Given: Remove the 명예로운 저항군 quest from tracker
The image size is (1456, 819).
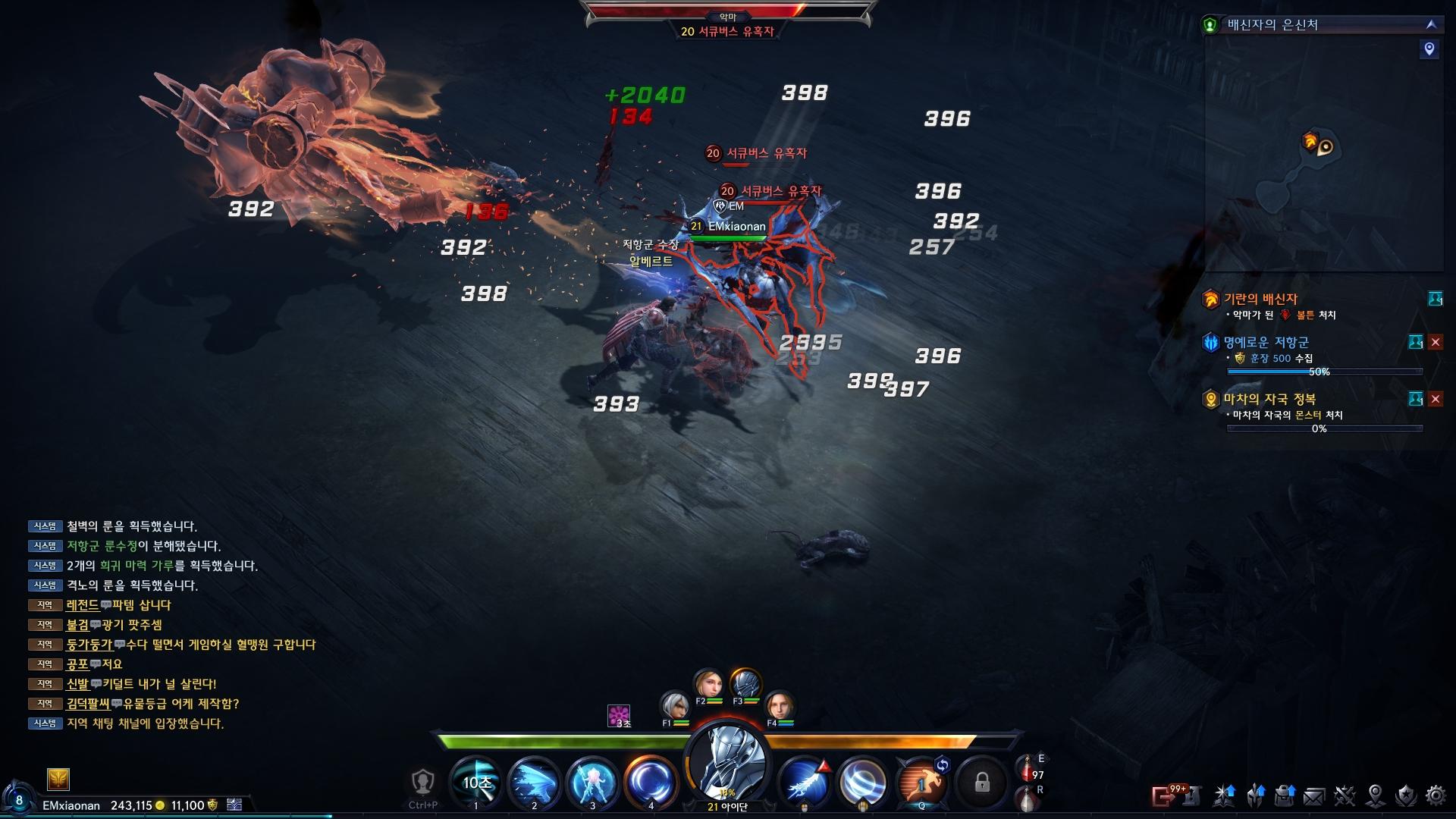Looking at the screenshot, I should click(x=1436, y=342).
